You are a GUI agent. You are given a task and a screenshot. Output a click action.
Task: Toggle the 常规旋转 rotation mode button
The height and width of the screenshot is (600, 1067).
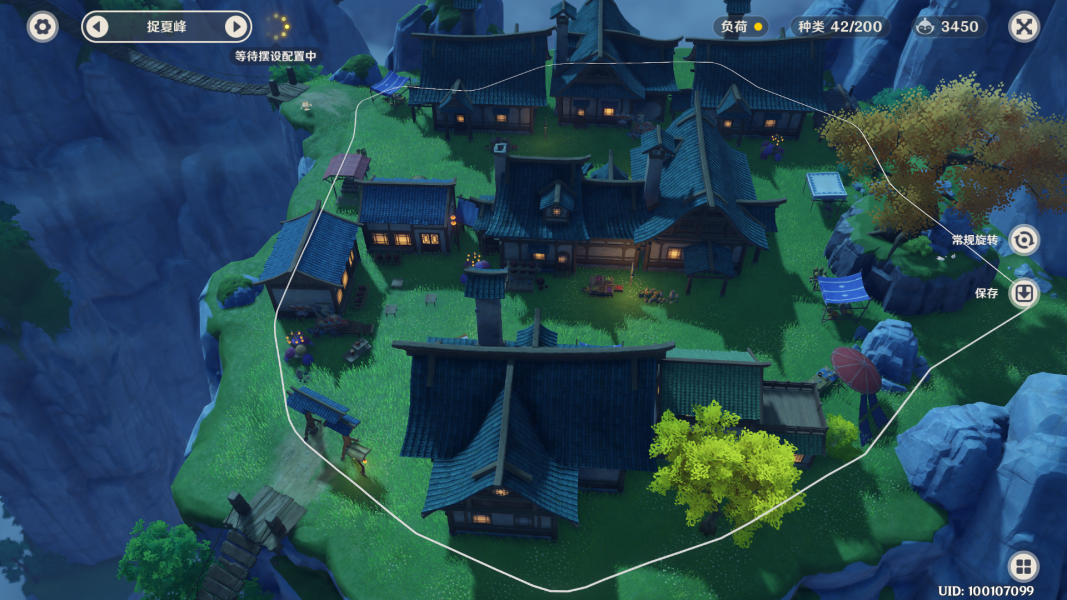click(1024, 240)
